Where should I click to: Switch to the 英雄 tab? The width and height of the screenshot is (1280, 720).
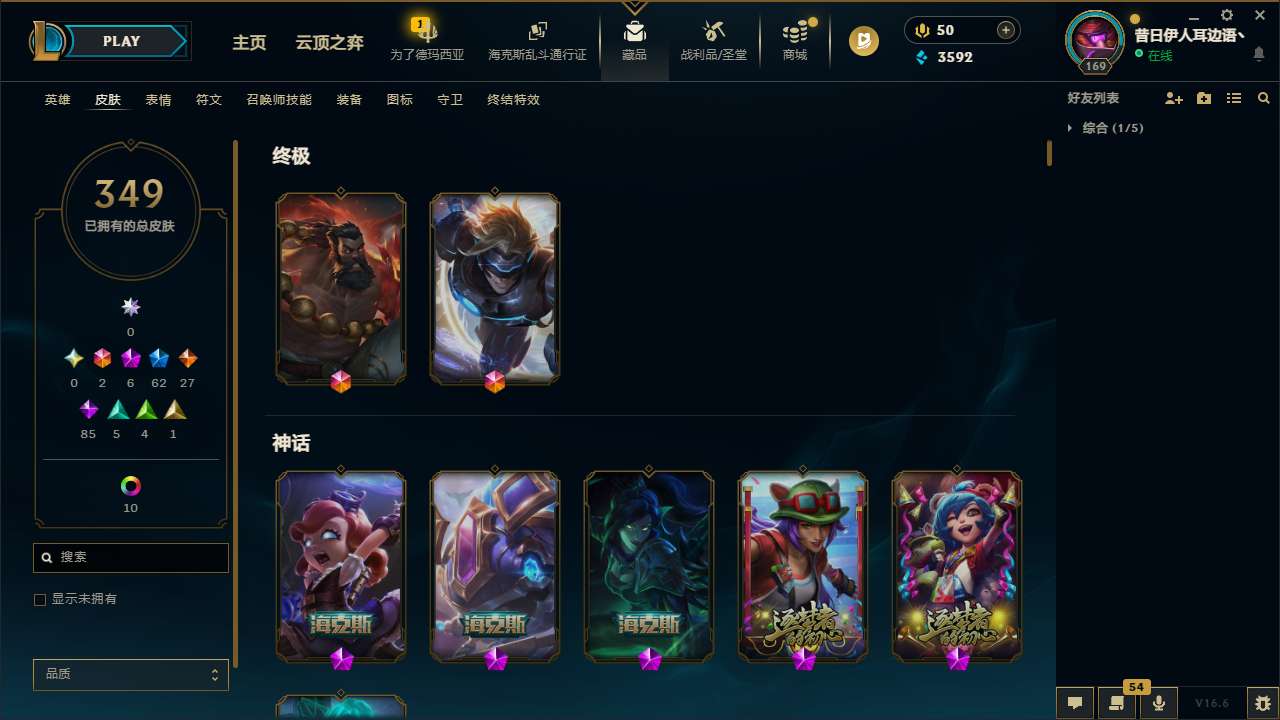tap(57, 100)
